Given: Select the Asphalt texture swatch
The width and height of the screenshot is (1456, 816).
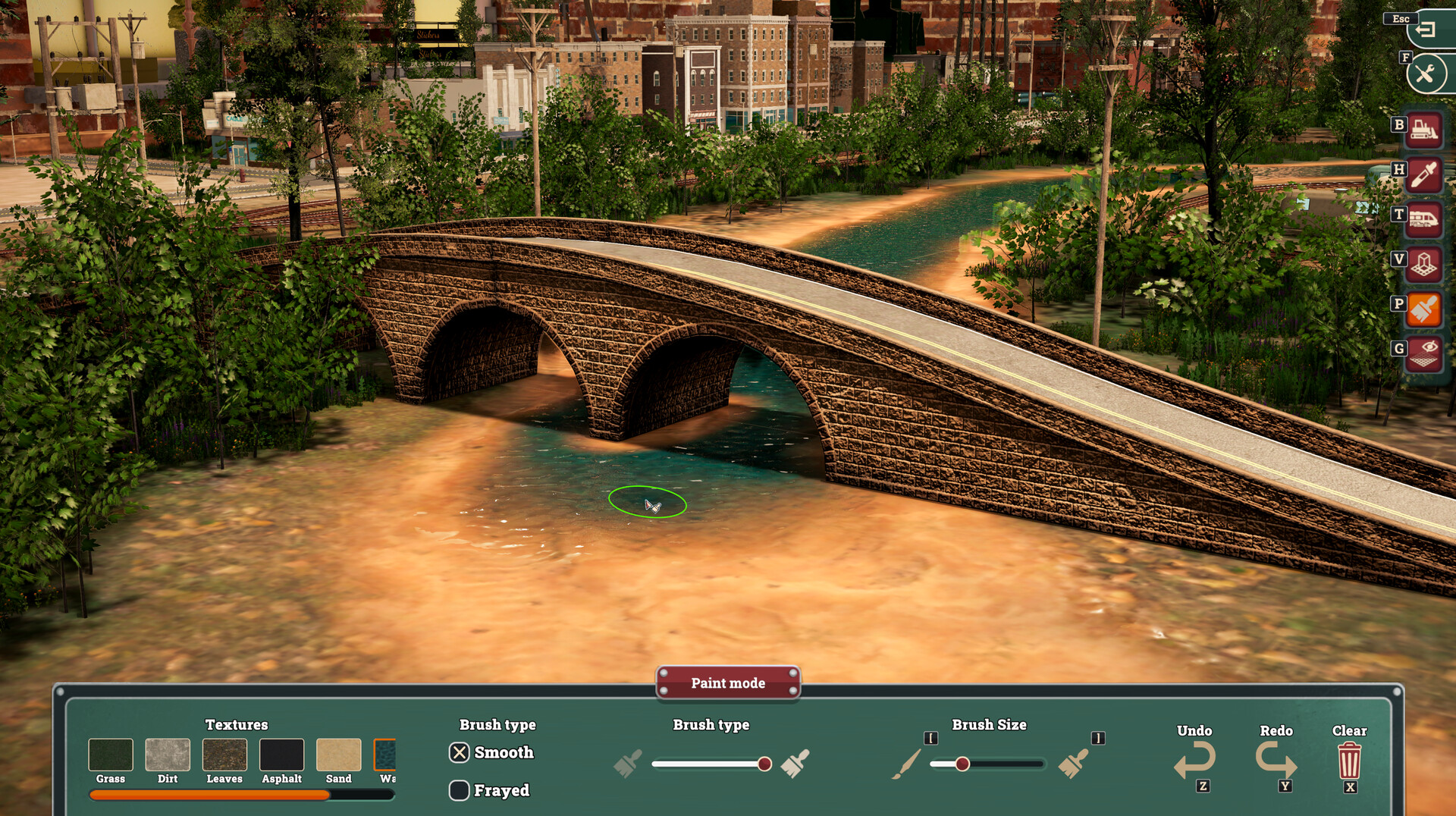Looking at the screenshot, I should [x=281, y=756].
